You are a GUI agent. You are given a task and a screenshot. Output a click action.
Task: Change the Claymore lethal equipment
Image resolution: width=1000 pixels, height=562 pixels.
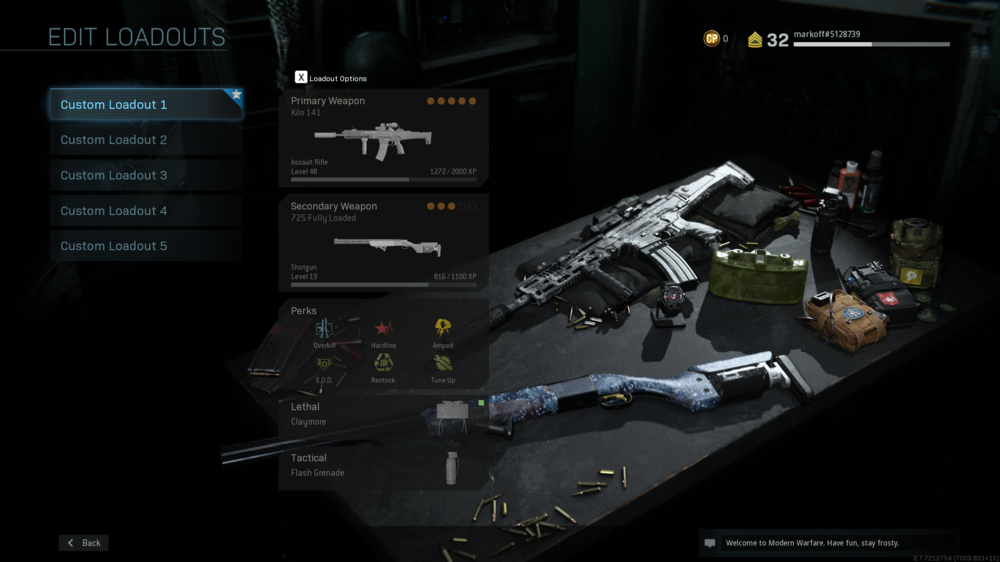click(383, 414)
